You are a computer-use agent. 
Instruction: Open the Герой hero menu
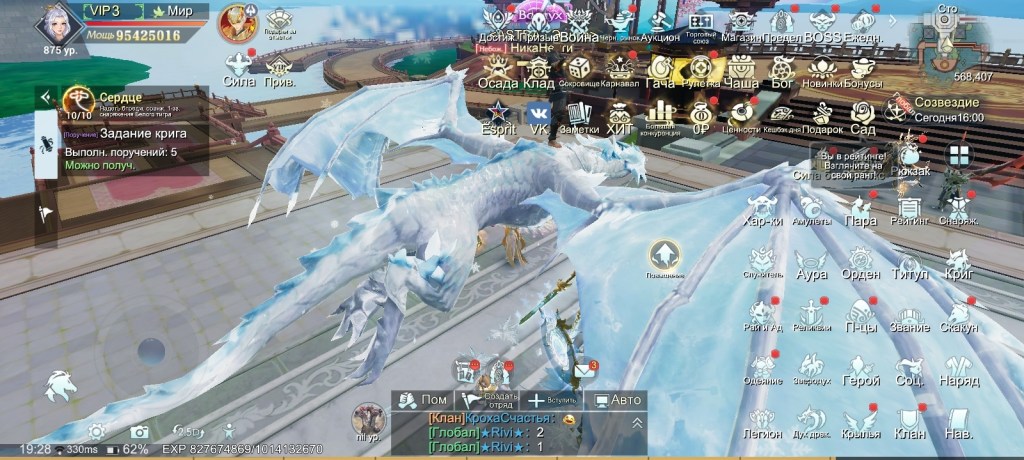(x=860, y=368)
